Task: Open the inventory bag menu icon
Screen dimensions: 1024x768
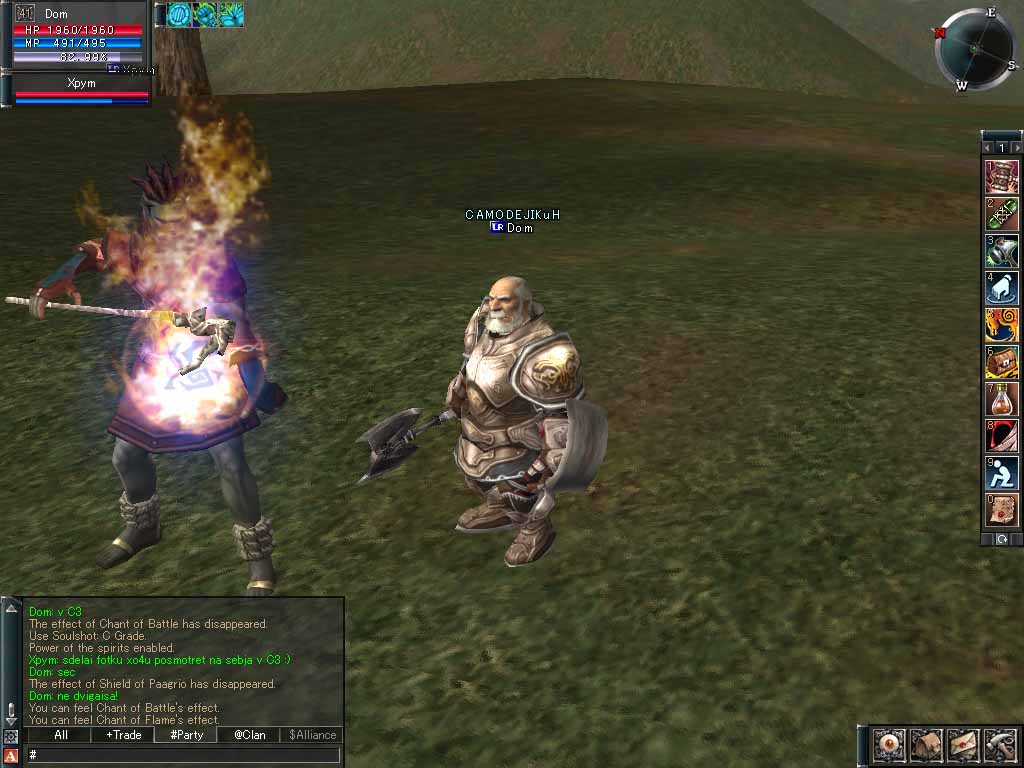Action: pyautogui.click(x=925, y=745)
